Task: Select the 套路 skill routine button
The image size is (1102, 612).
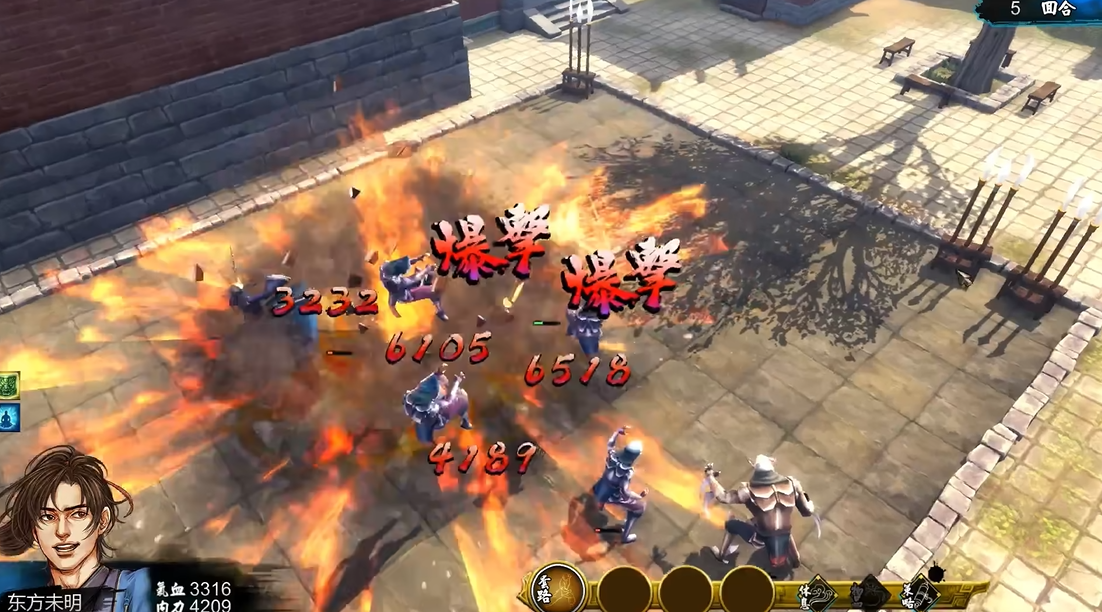Action: (558, 589)
